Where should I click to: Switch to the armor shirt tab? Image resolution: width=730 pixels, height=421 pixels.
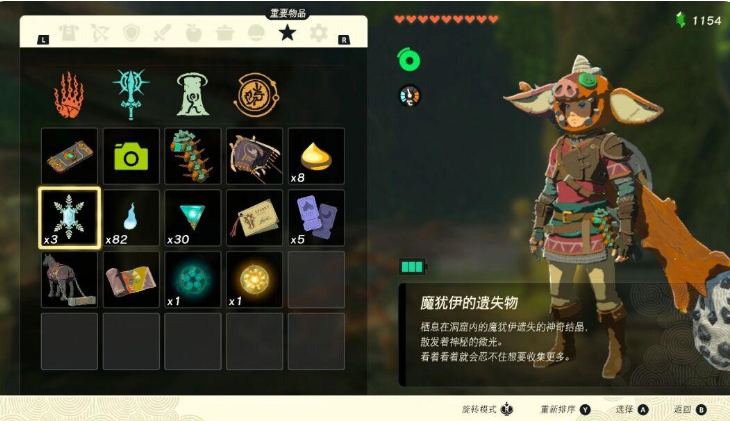click(x=68, y=33)
